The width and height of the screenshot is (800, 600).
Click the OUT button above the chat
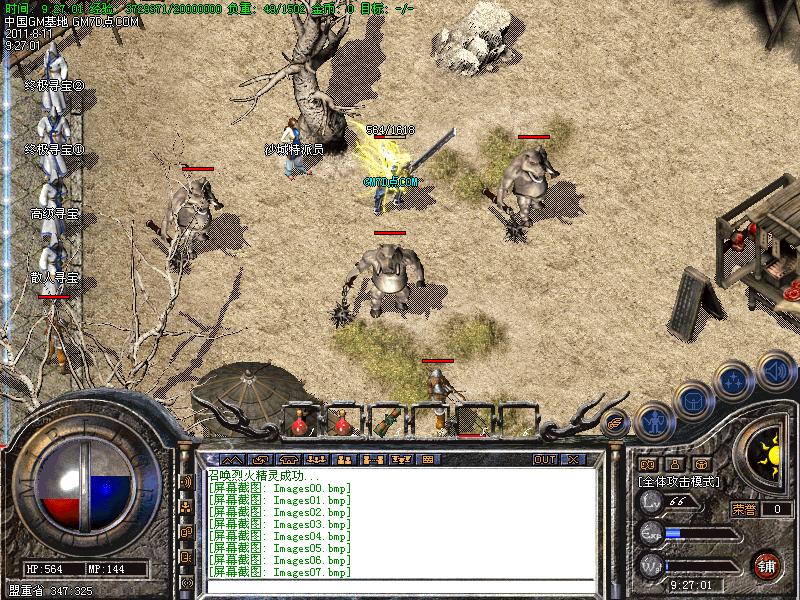[544, 460]
